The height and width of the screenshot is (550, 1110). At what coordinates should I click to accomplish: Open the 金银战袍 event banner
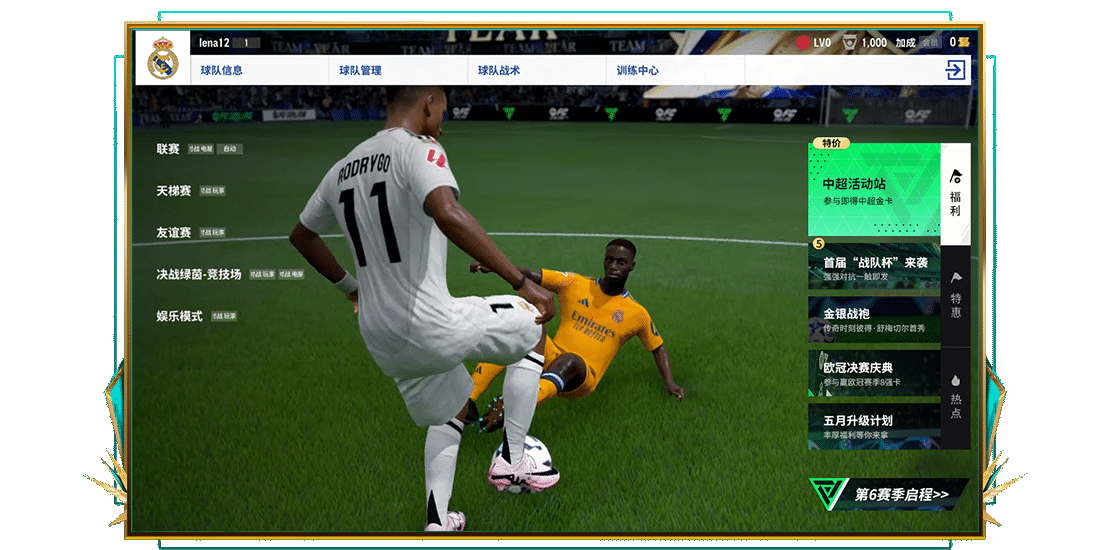pyautogui.click(x=874, y=320)
